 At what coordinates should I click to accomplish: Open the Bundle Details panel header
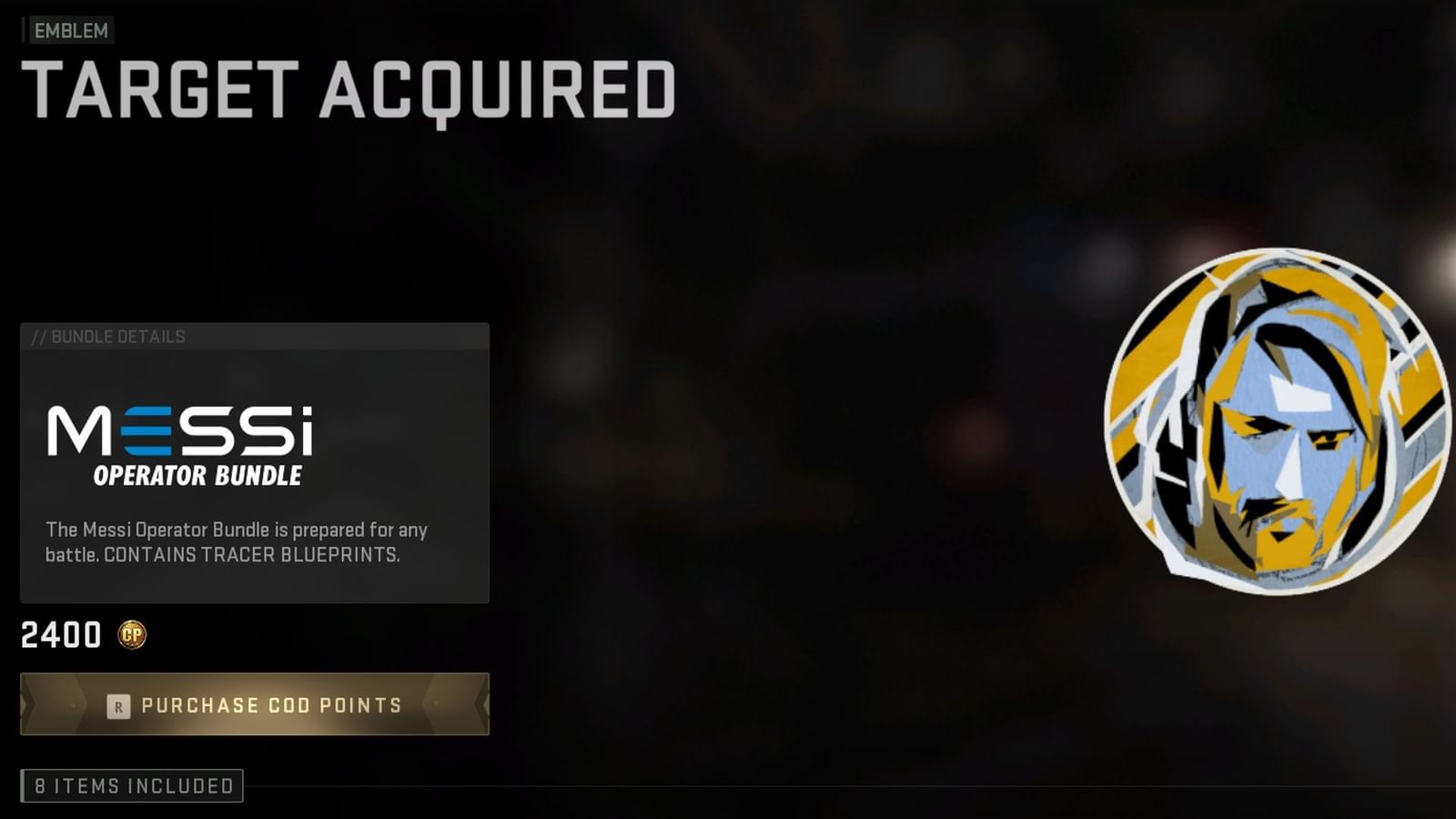coord(109,336)
